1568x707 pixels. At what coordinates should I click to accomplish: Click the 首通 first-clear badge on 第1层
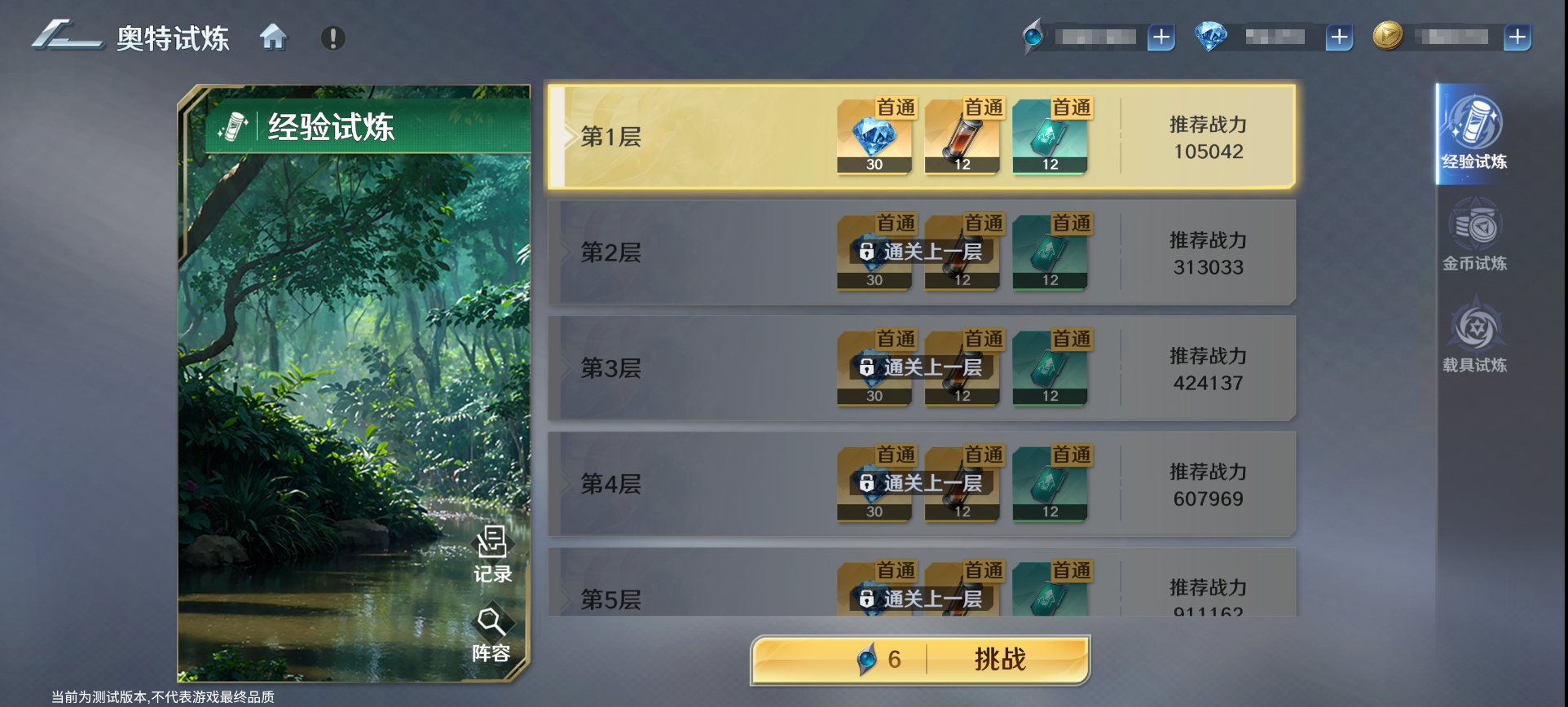[x=897, y=107]
